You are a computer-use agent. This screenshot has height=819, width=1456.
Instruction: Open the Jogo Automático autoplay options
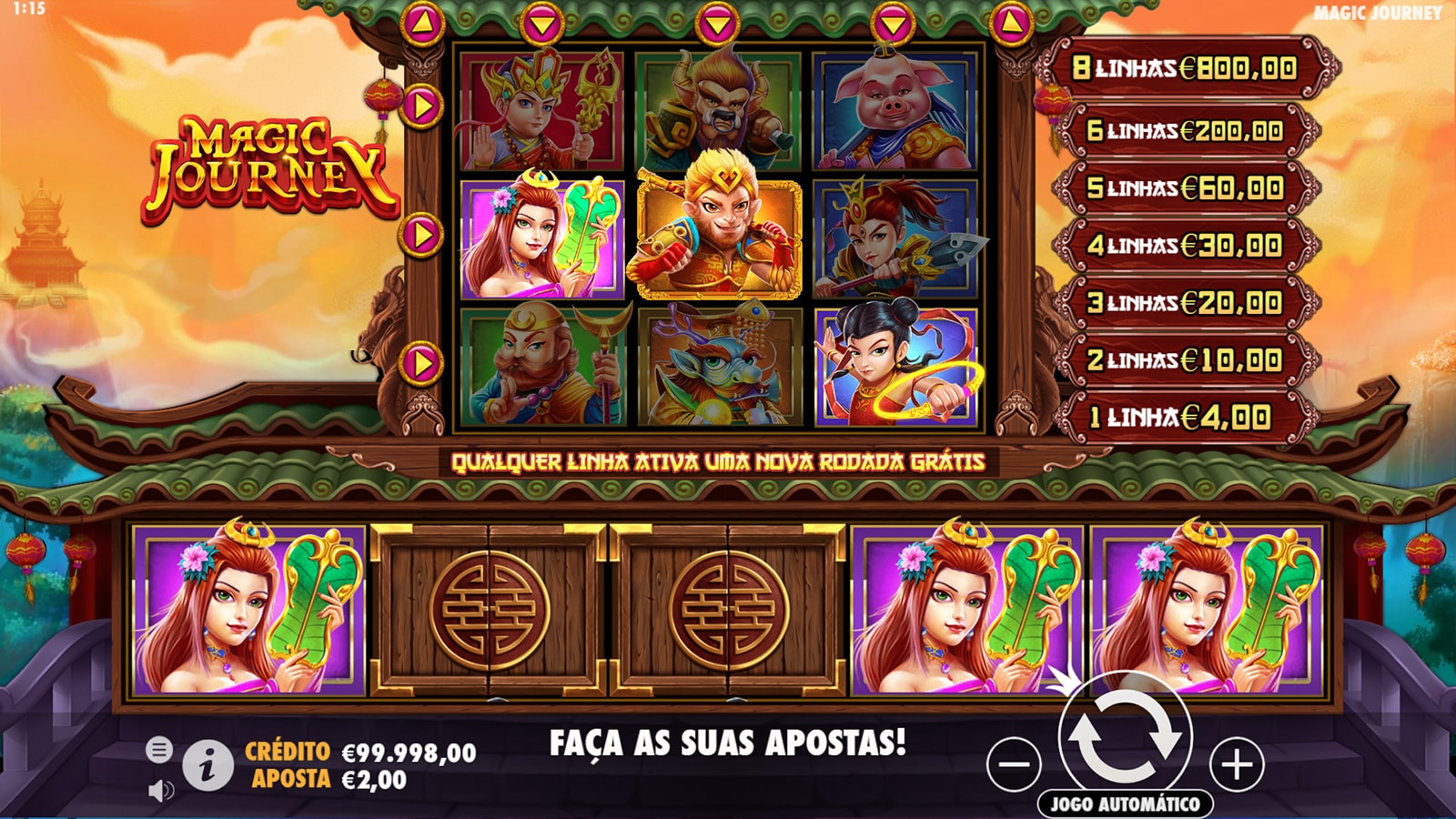pyautogui.click(x=1125, y=804)
